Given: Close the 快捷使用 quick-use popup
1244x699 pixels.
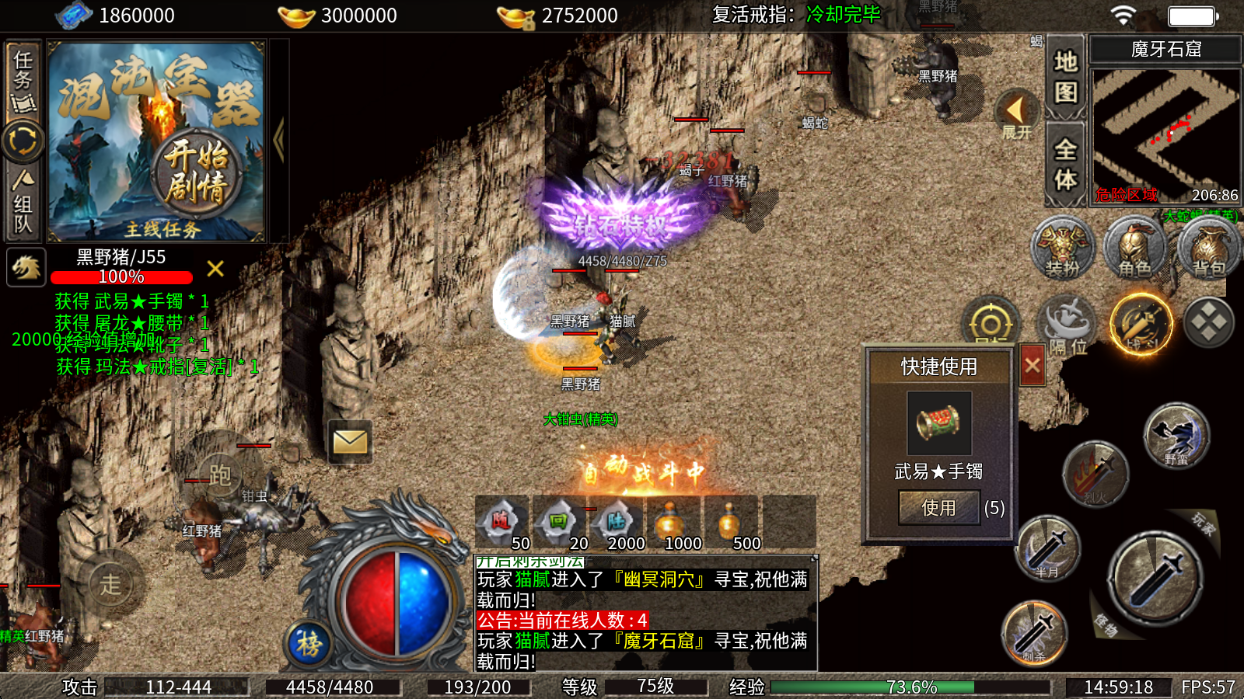Looking at the screenshot, I should click(1032, 366).
